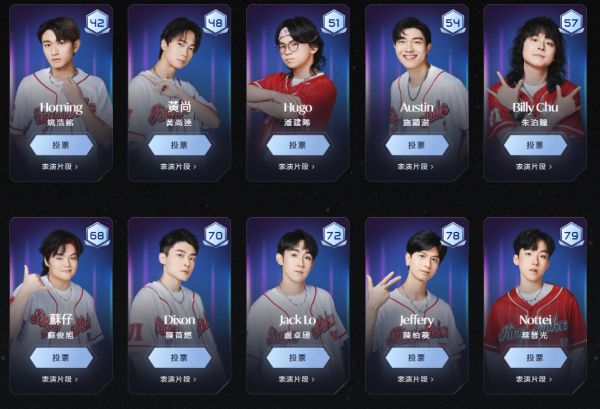Screen dimensions: 600x409
Task: Vote for Homing with the 投票 button
Action: click(x=61, y=145)
